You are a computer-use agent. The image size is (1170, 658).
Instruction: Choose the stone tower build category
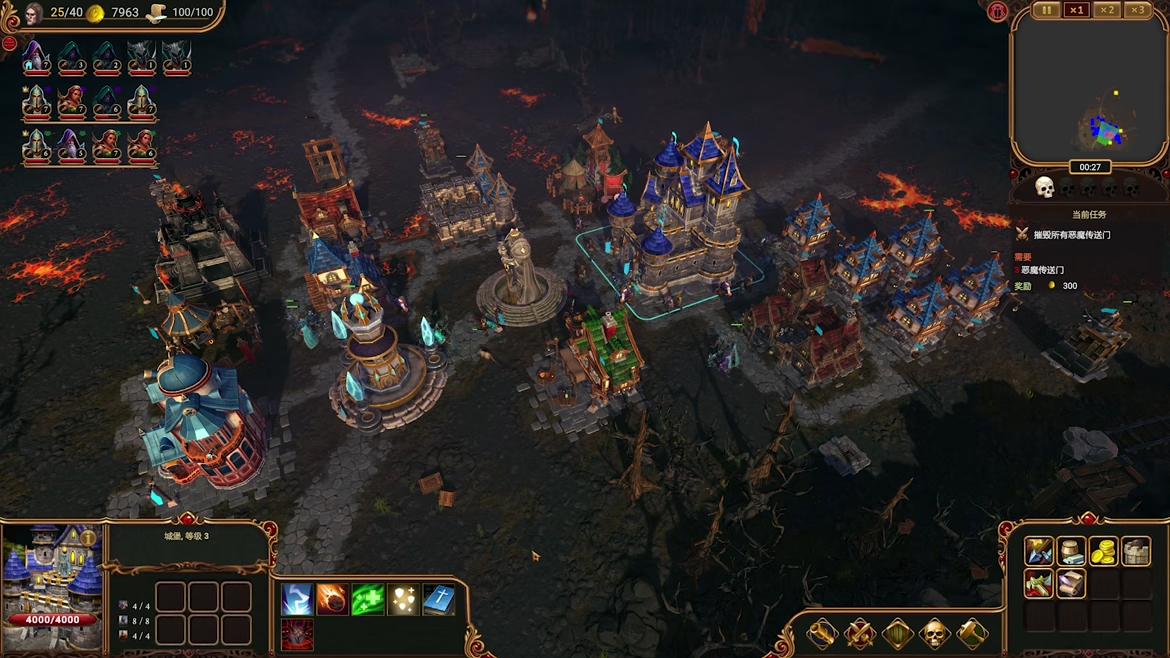tap(1136, 551)
